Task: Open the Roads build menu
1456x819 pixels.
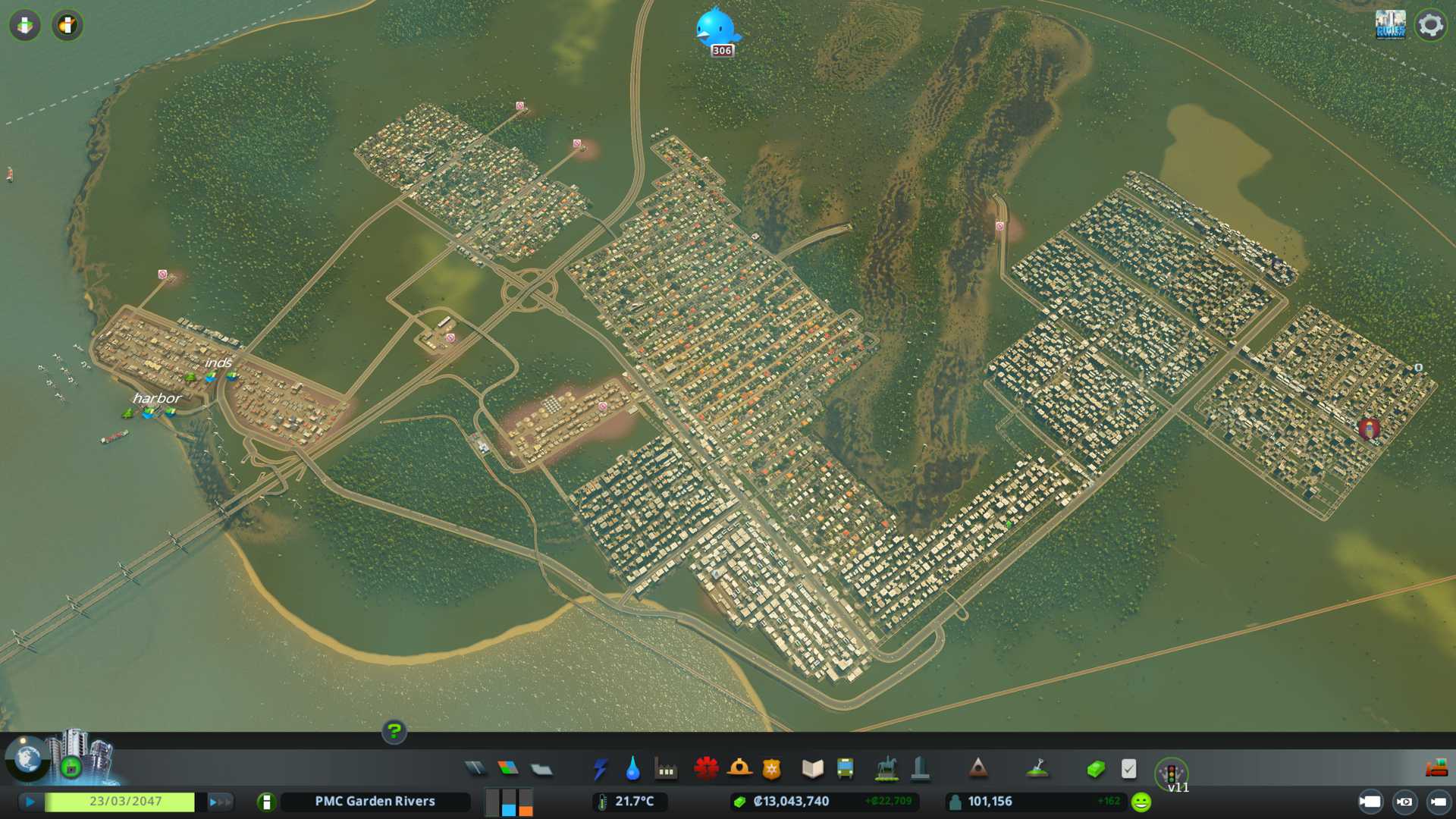Action: [x=475, y=769]
